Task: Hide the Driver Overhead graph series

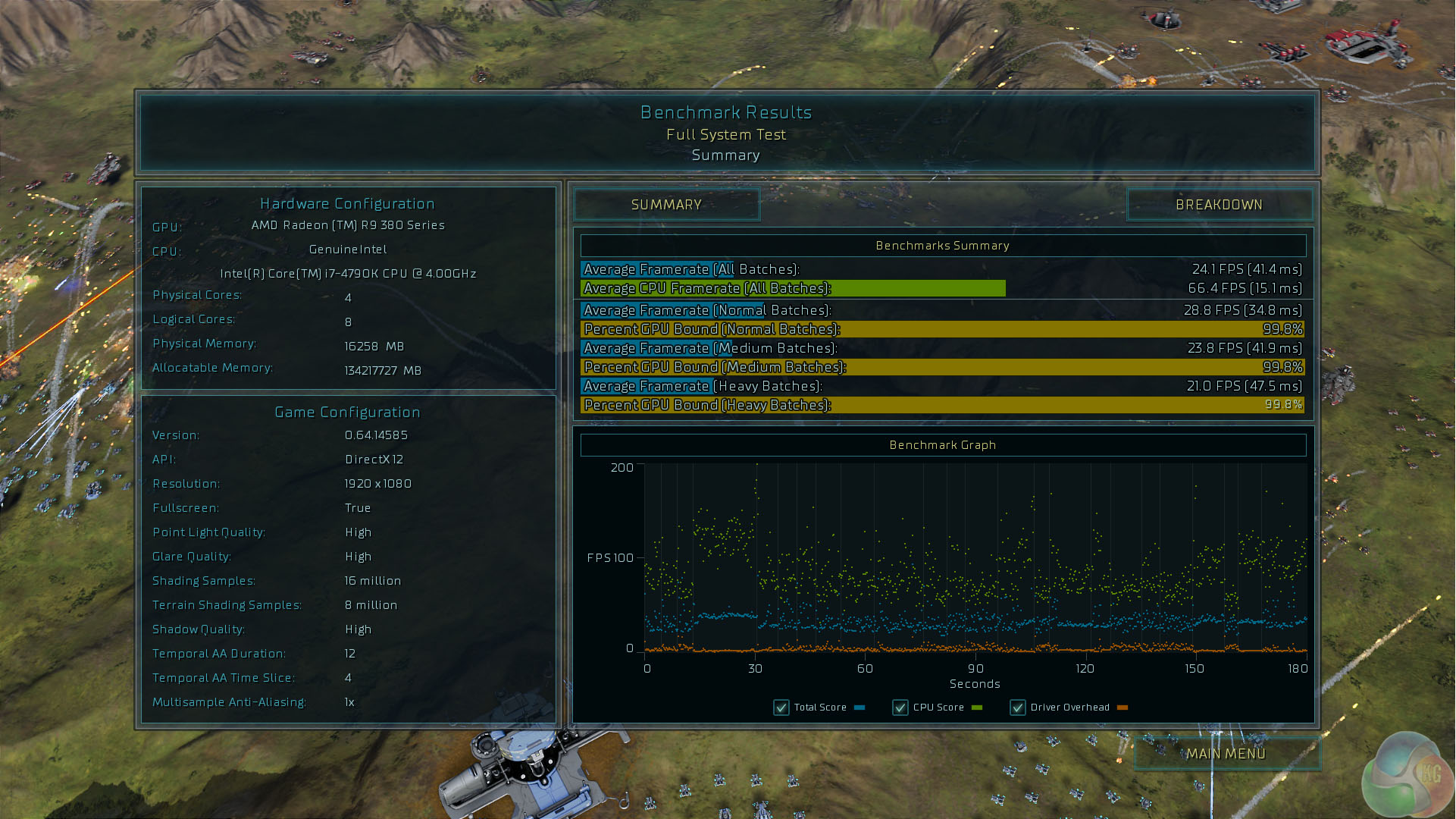Action: pos(1018,708)
